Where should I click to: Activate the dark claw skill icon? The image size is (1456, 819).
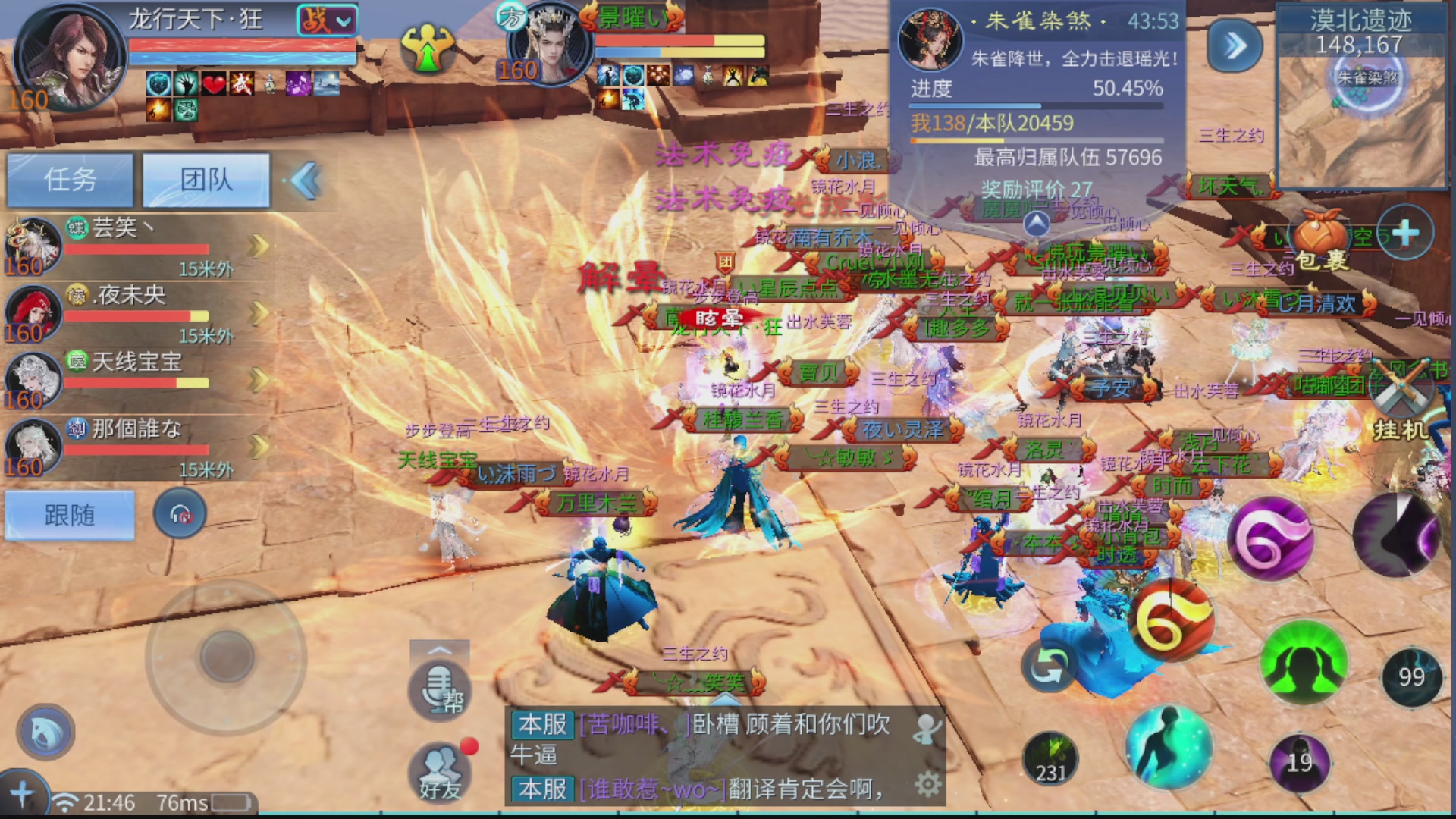[x=1399, y=535]
